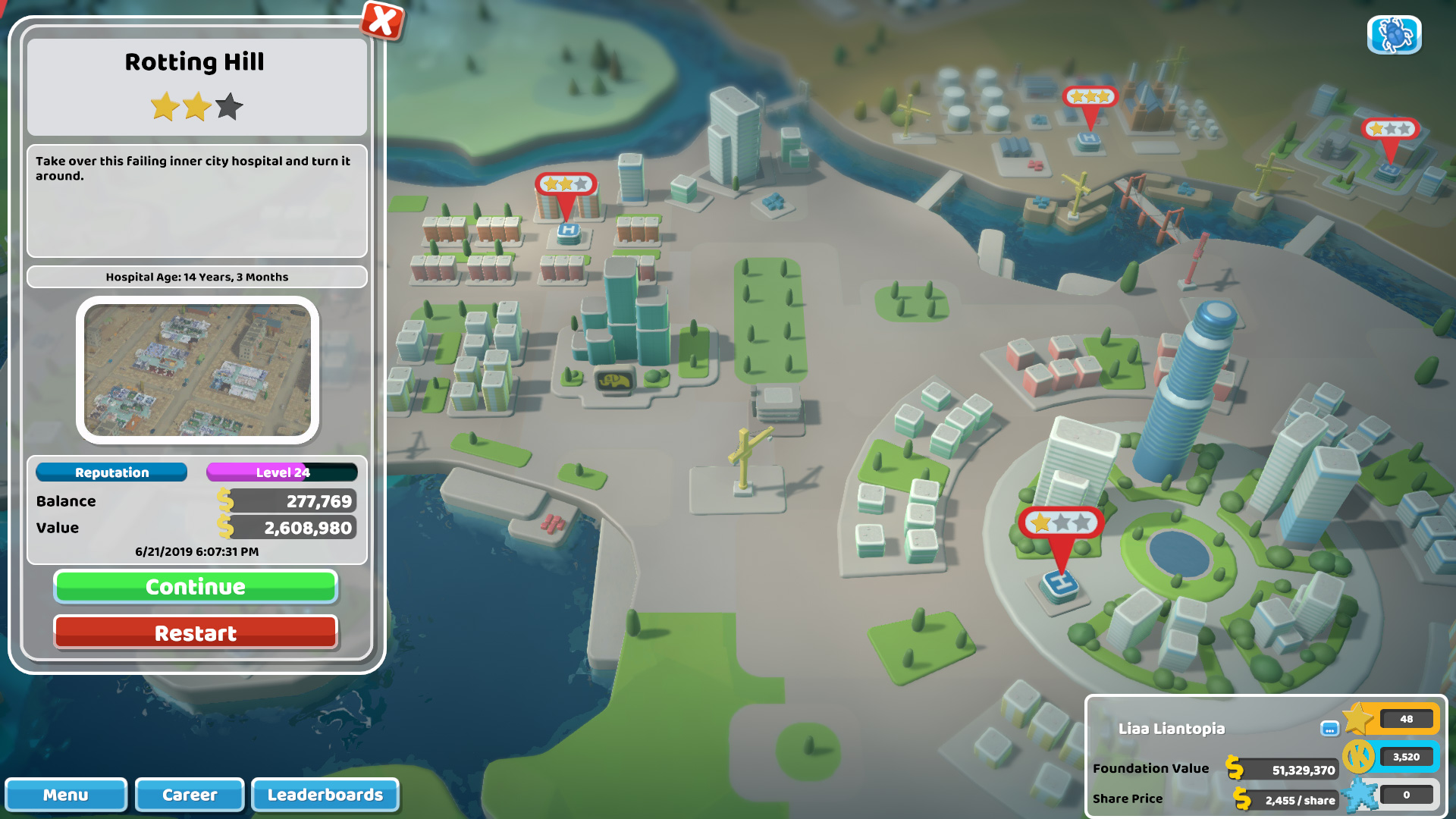Select the three-star hospital pin near the harbor

coord(1090,98)
